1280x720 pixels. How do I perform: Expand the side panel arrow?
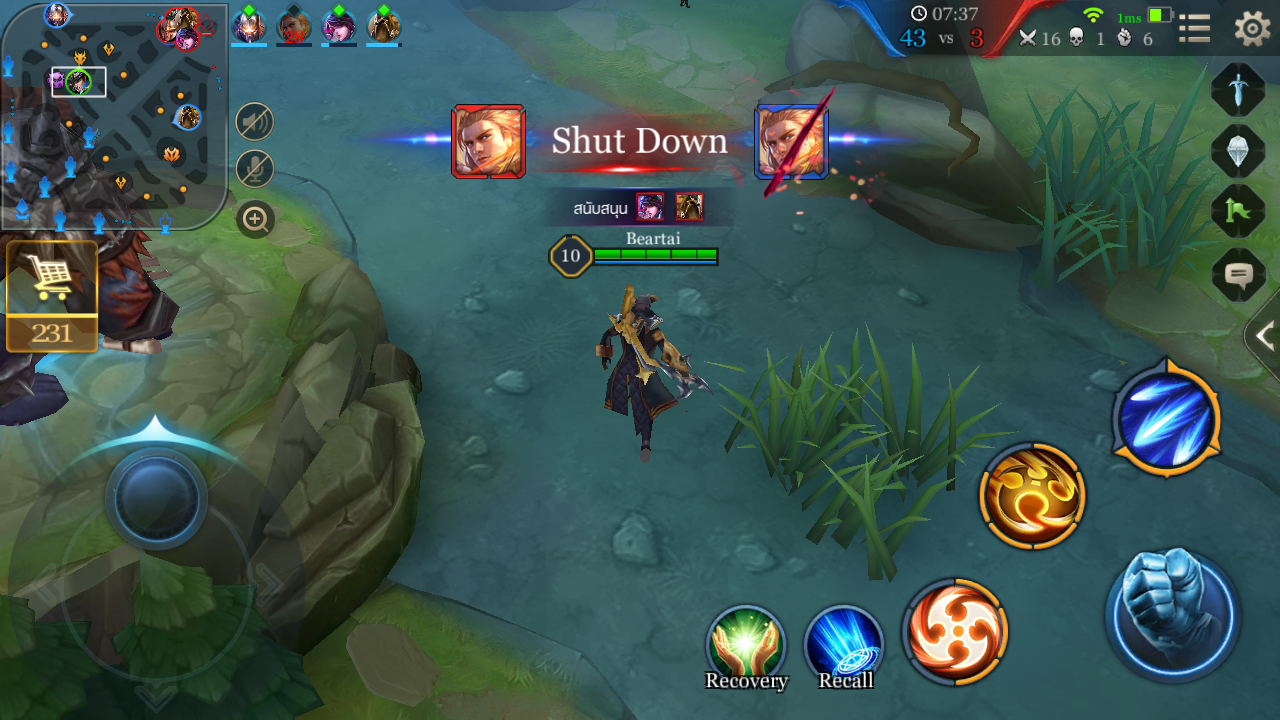pos(1264,336)
